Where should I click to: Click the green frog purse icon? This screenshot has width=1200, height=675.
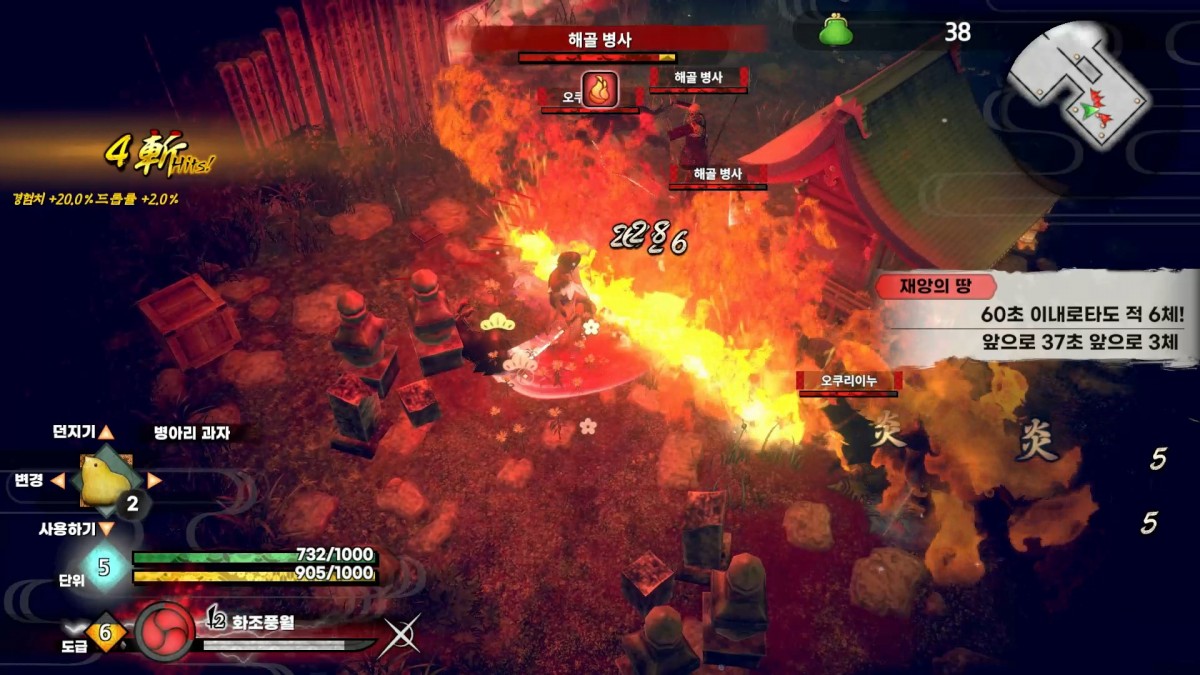[x=836, y=33]
